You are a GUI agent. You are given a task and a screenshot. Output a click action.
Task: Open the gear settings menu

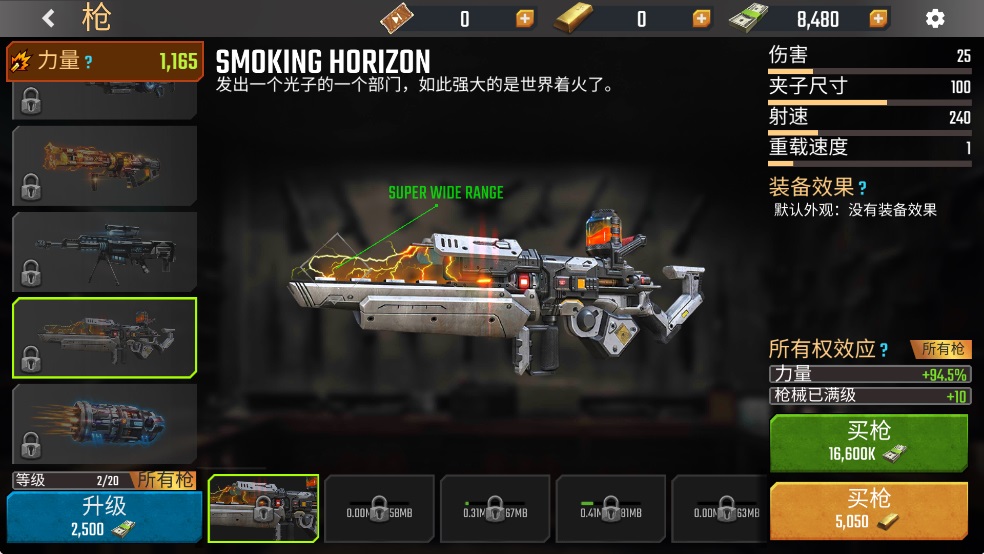[x=935, y=18]
